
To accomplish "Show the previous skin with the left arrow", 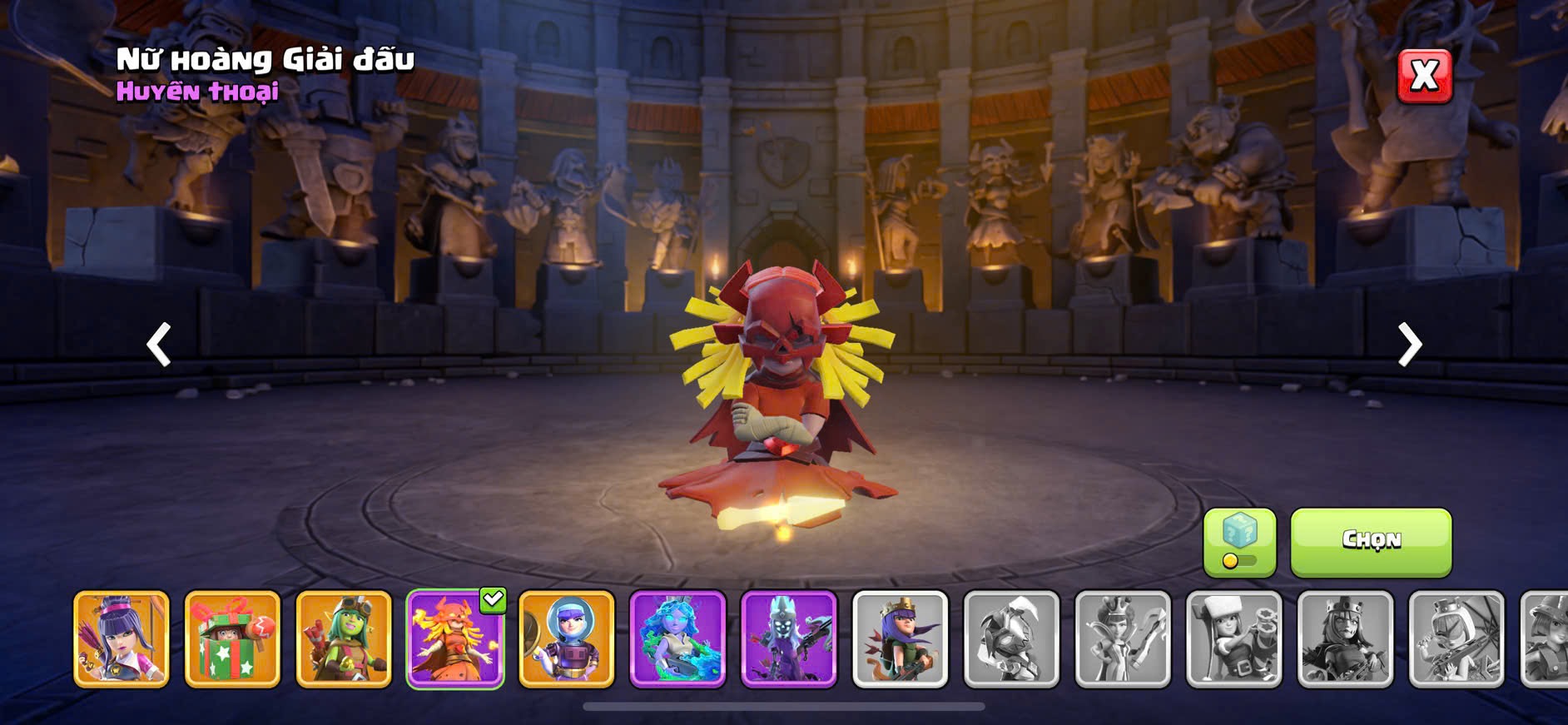I will click(159, 345).
